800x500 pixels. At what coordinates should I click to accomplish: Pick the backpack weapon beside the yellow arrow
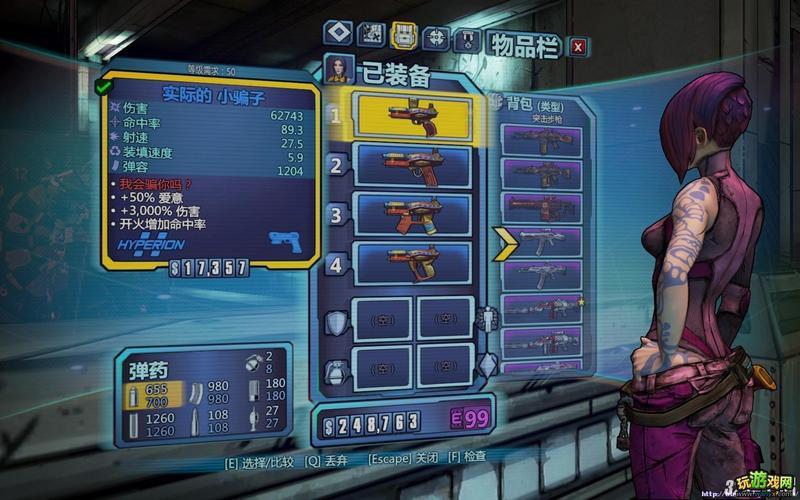(541, 241)
